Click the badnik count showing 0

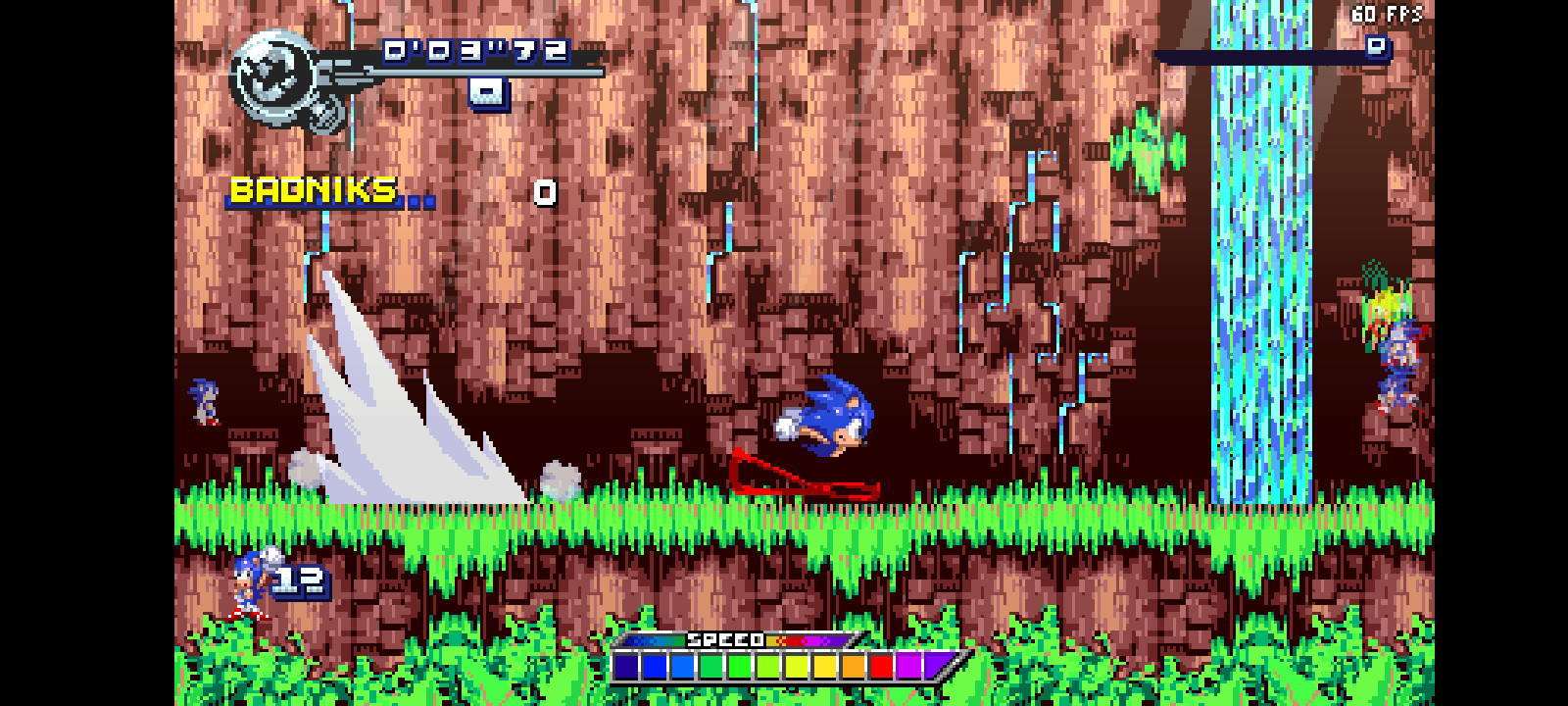(x=544, y=192)
